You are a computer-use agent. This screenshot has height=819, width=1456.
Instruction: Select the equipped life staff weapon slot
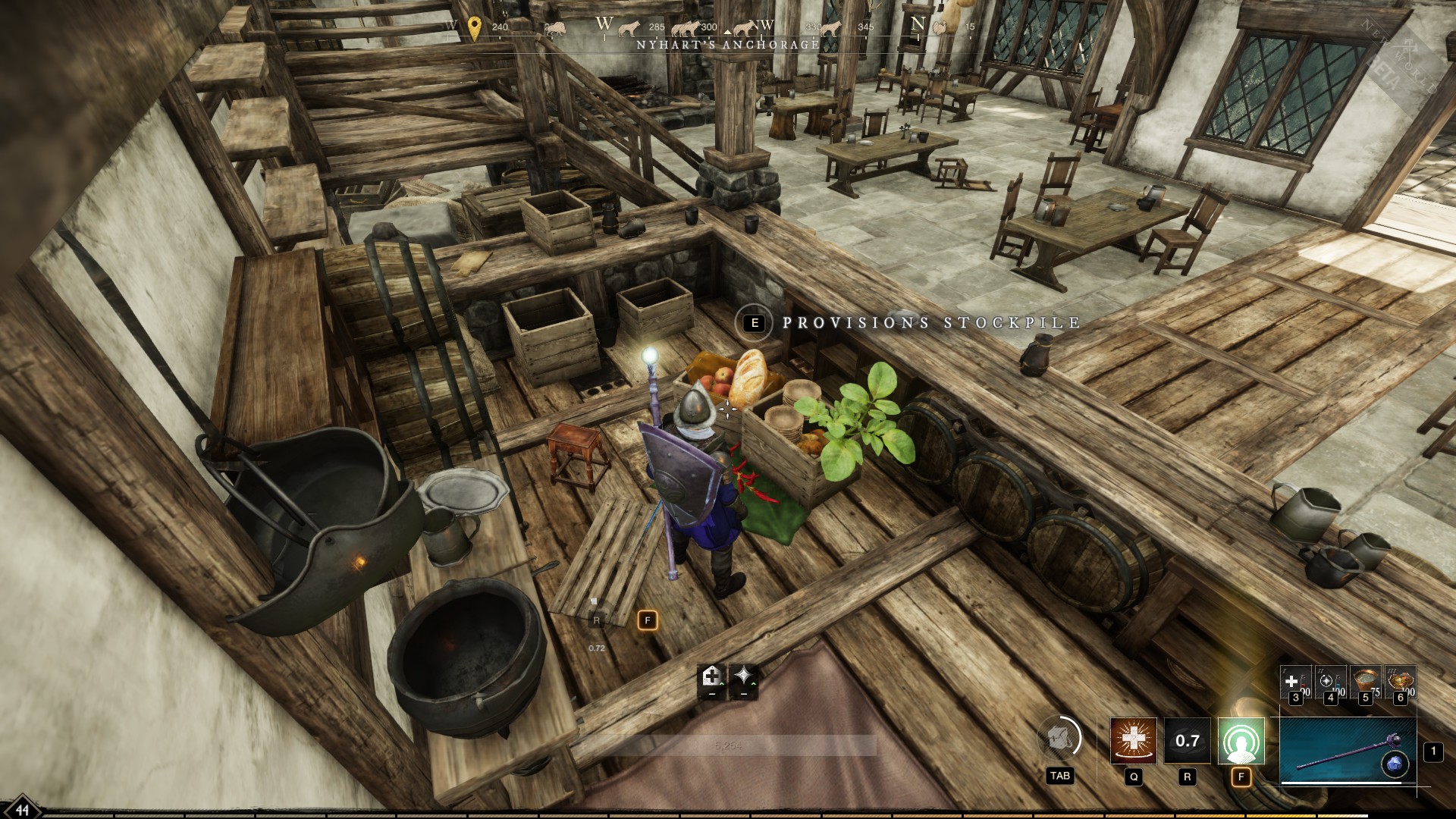pyautogui.click(x=1348, y=750)
